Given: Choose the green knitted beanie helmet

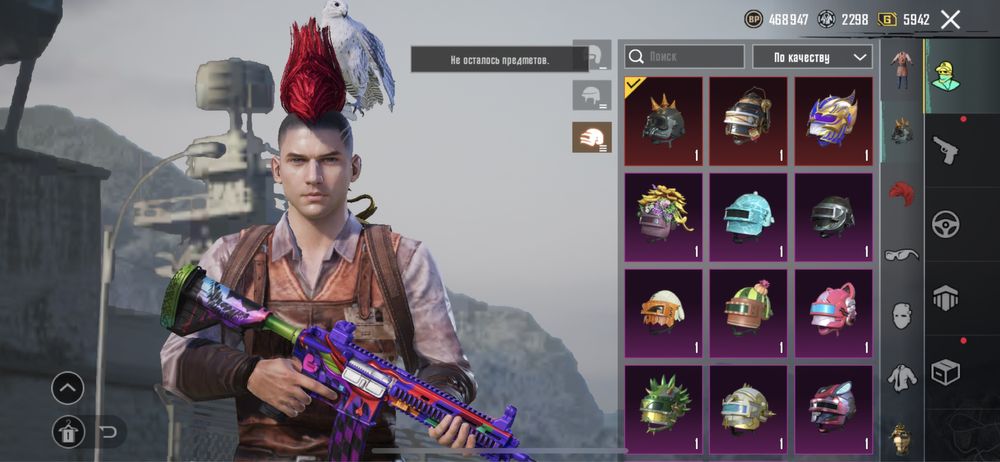Looking at the screenshot, I should pyautogui.click(x=748, y=312).
